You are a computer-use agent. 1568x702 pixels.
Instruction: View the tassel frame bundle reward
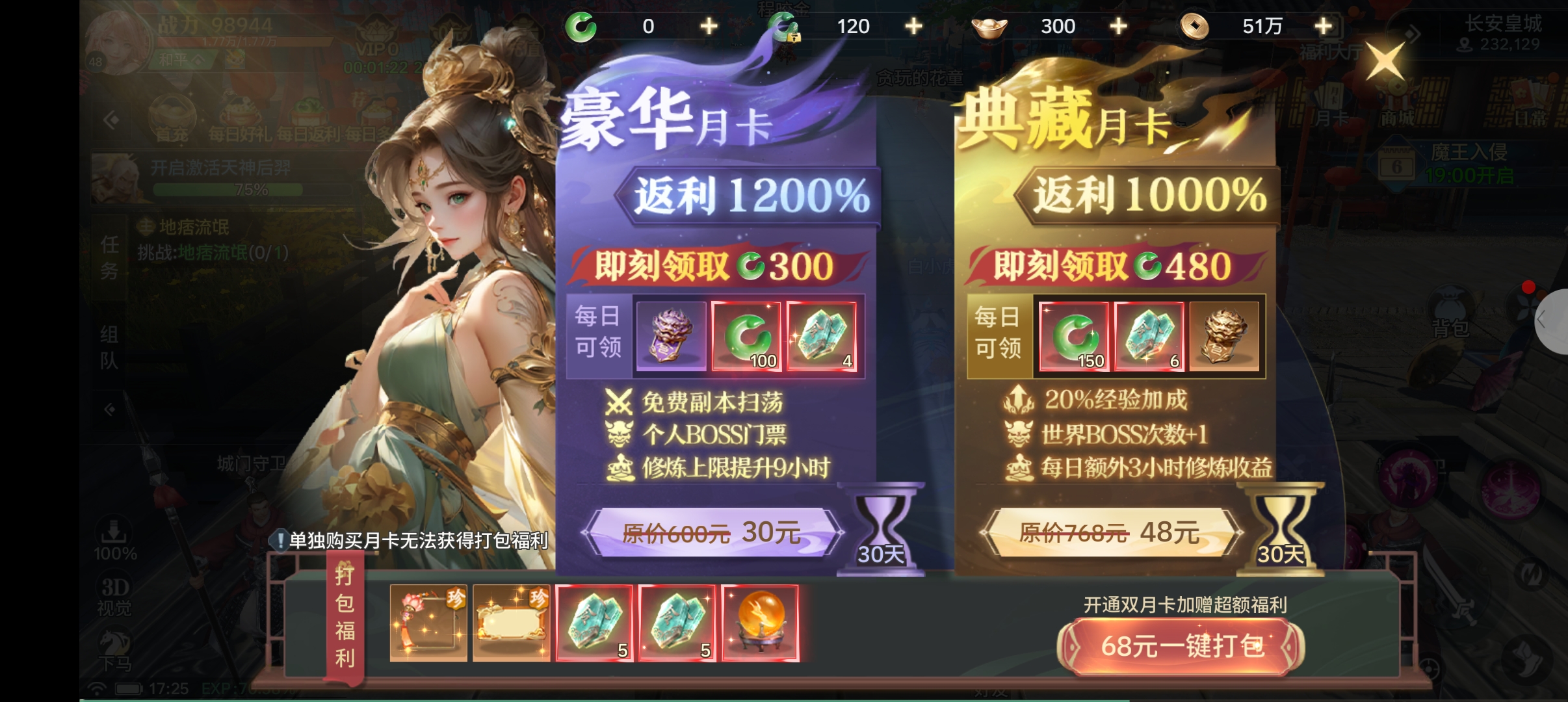click(x=428, y=623)
